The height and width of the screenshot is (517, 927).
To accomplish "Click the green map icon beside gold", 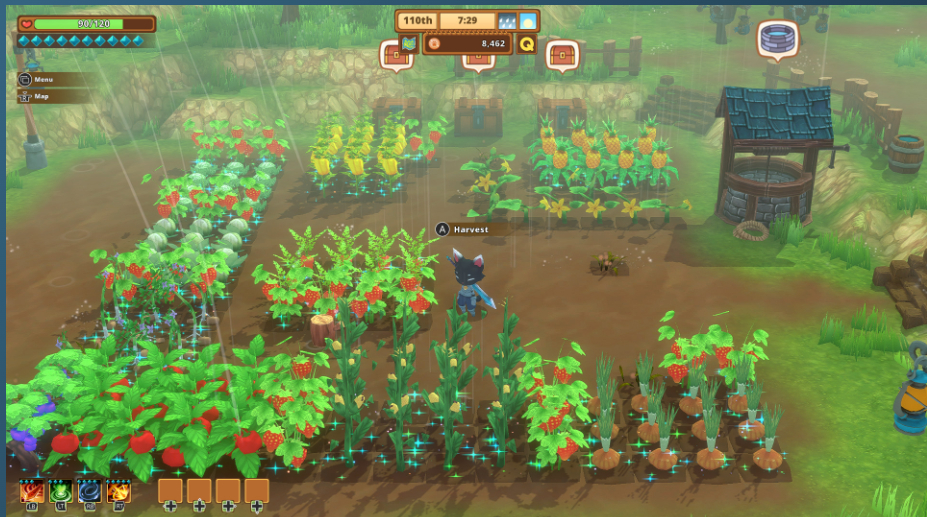I will click(408, 44).
